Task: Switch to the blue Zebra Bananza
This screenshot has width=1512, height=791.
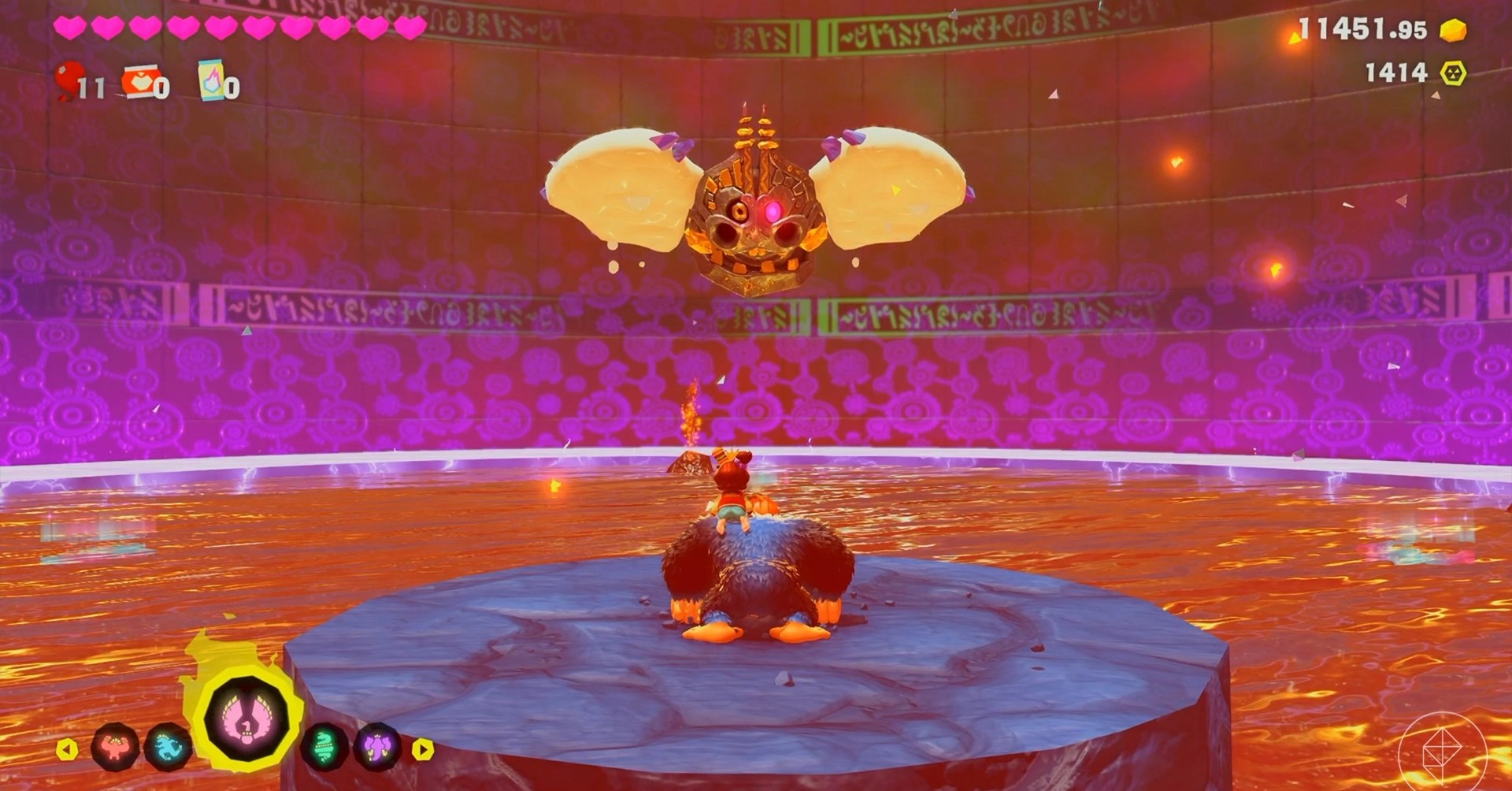Action: tap(169, 747)
